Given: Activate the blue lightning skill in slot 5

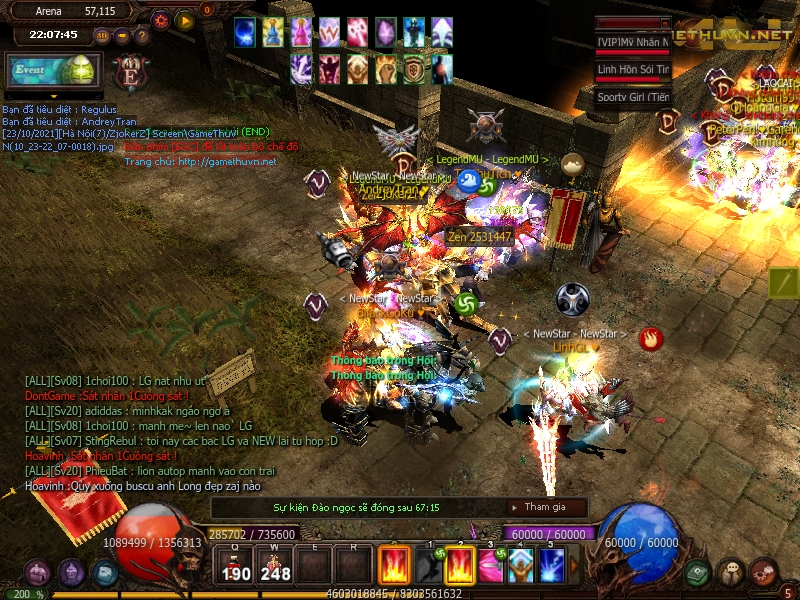Looking at the screenshot, I should coord(552,566).
